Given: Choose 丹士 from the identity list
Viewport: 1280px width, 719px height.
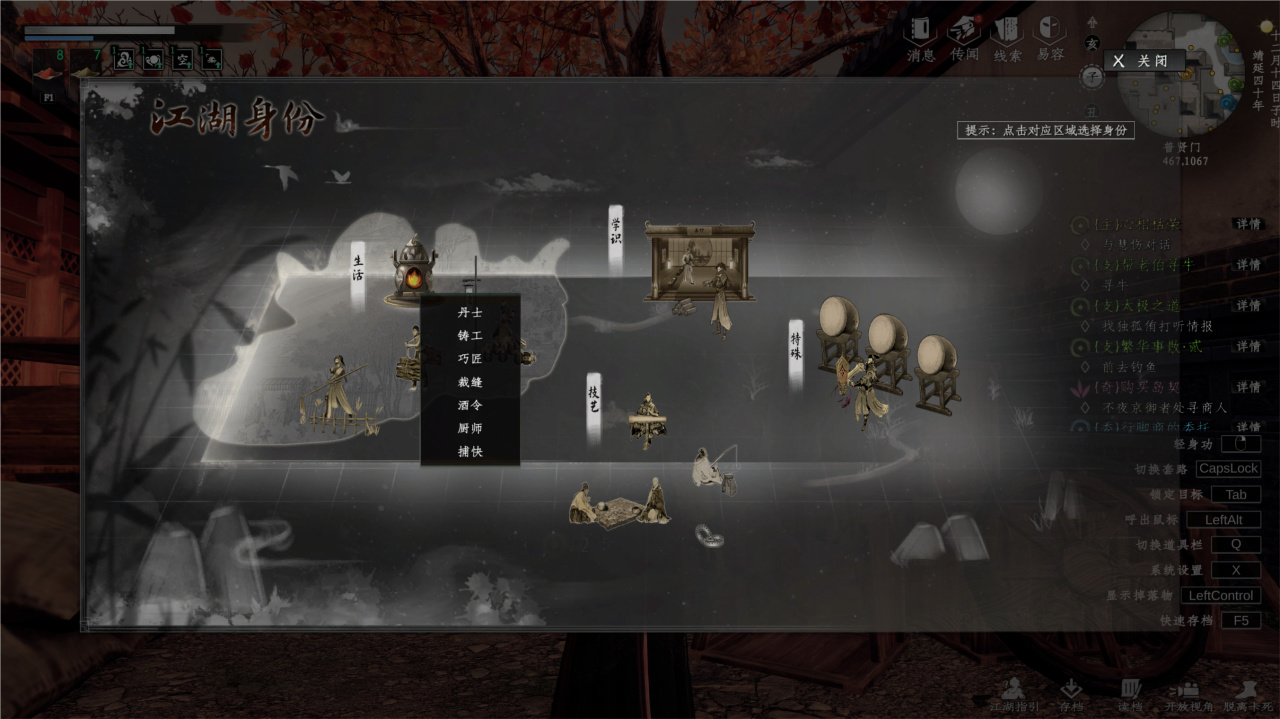Looking at the screenshot, I should click(x=470, y=312).
